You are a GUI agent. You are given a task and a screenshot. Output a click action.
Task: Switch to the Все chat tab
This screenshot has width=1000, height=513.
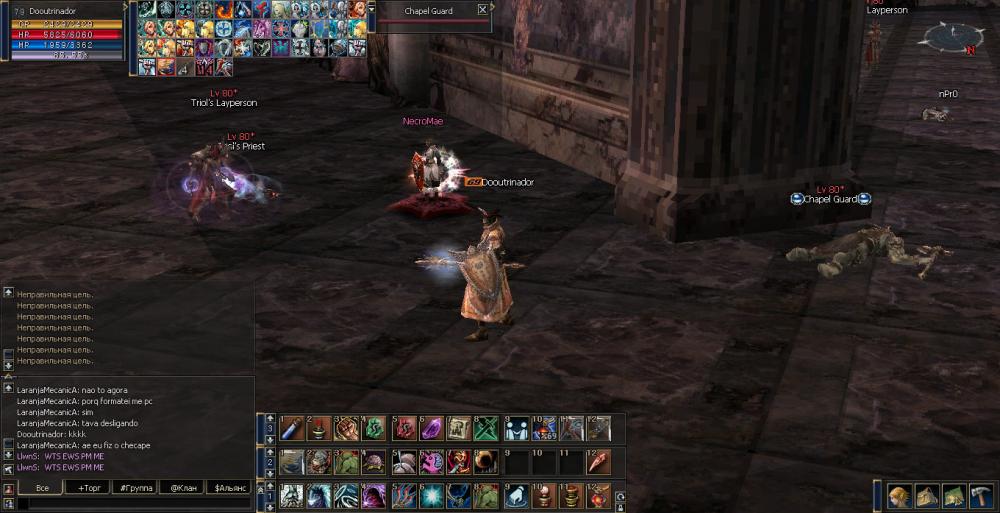tap(42, 487)
